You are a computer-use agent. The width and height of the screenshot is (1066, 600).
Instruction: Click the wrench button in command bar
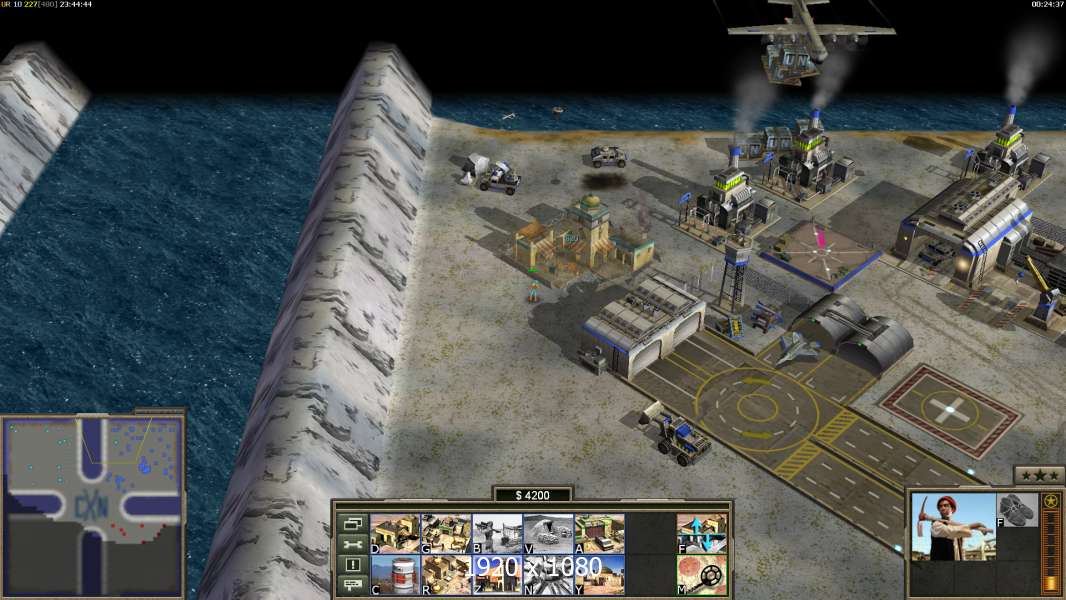pyautogui.click(x=353, y=544)
